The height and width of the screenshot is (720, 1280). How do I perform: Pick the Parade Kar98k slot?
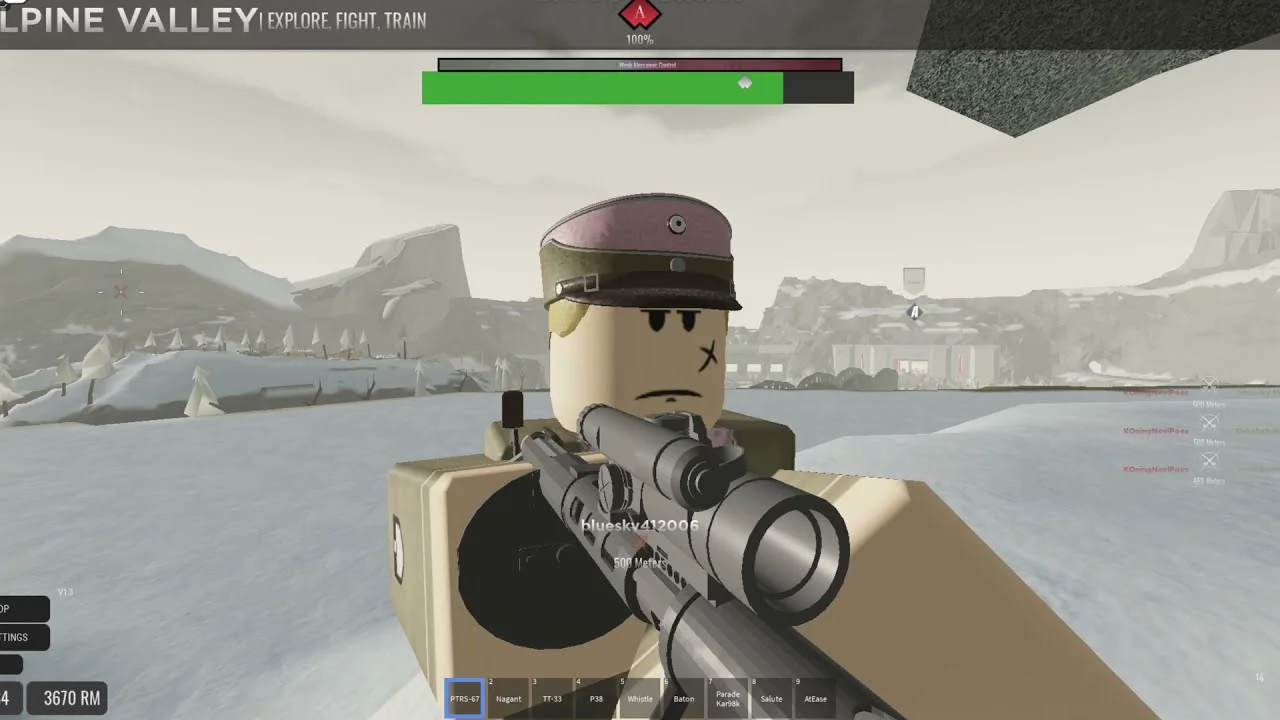pyautogui.click(x=728, y=698)
